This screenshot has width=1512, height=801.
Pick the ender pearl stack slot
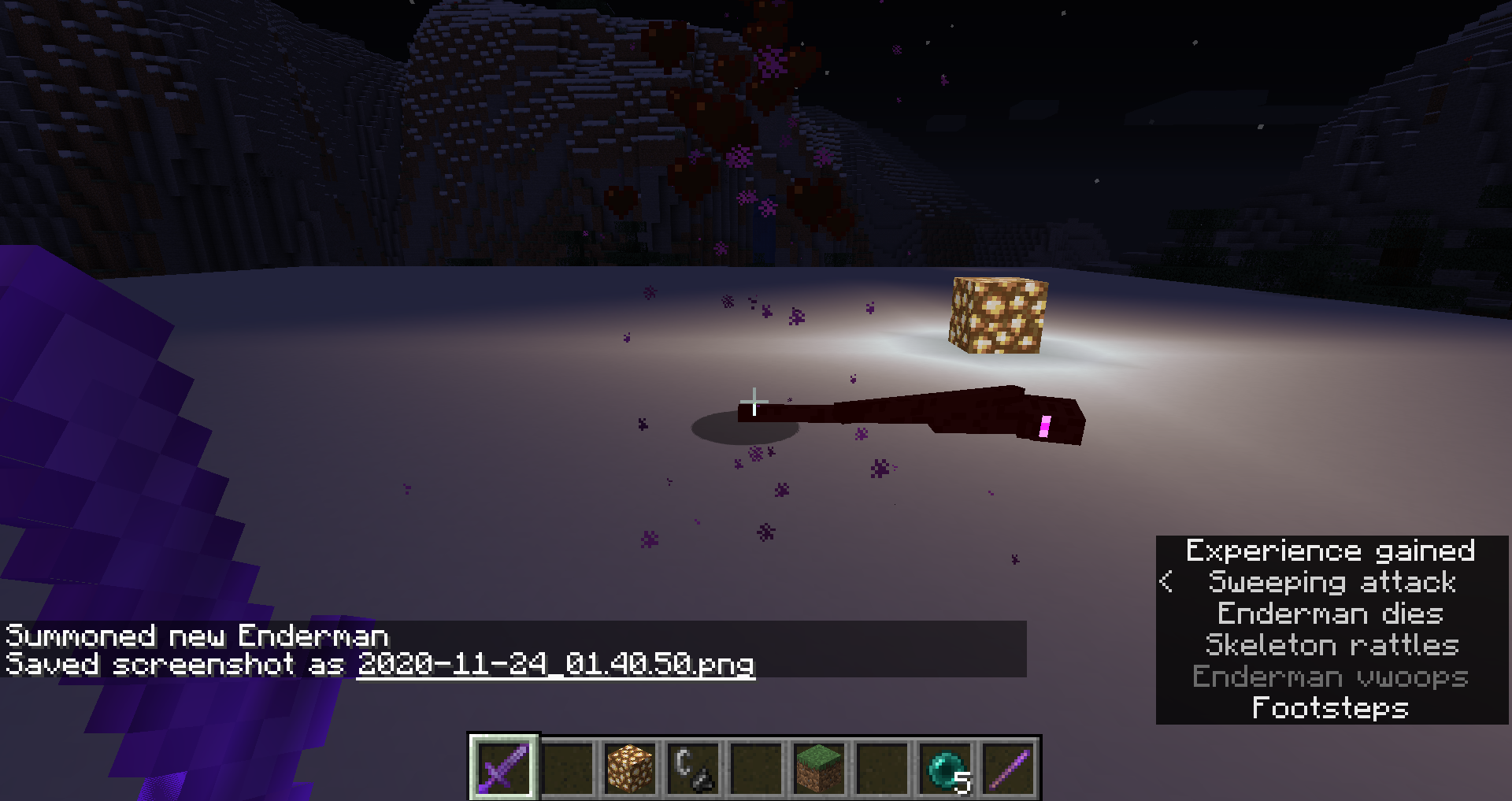coord(945,768)
